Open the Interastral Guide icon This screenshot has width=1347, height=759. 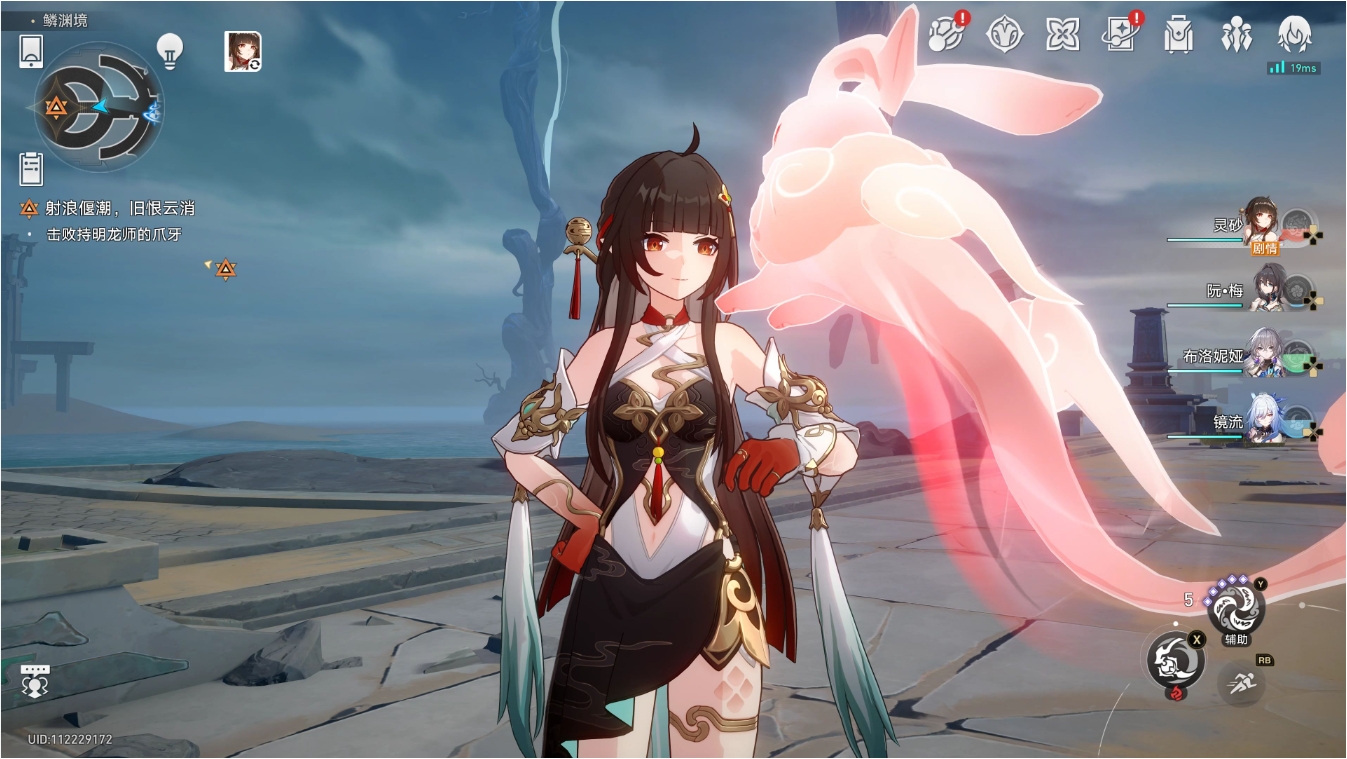tap(1006, 33)
